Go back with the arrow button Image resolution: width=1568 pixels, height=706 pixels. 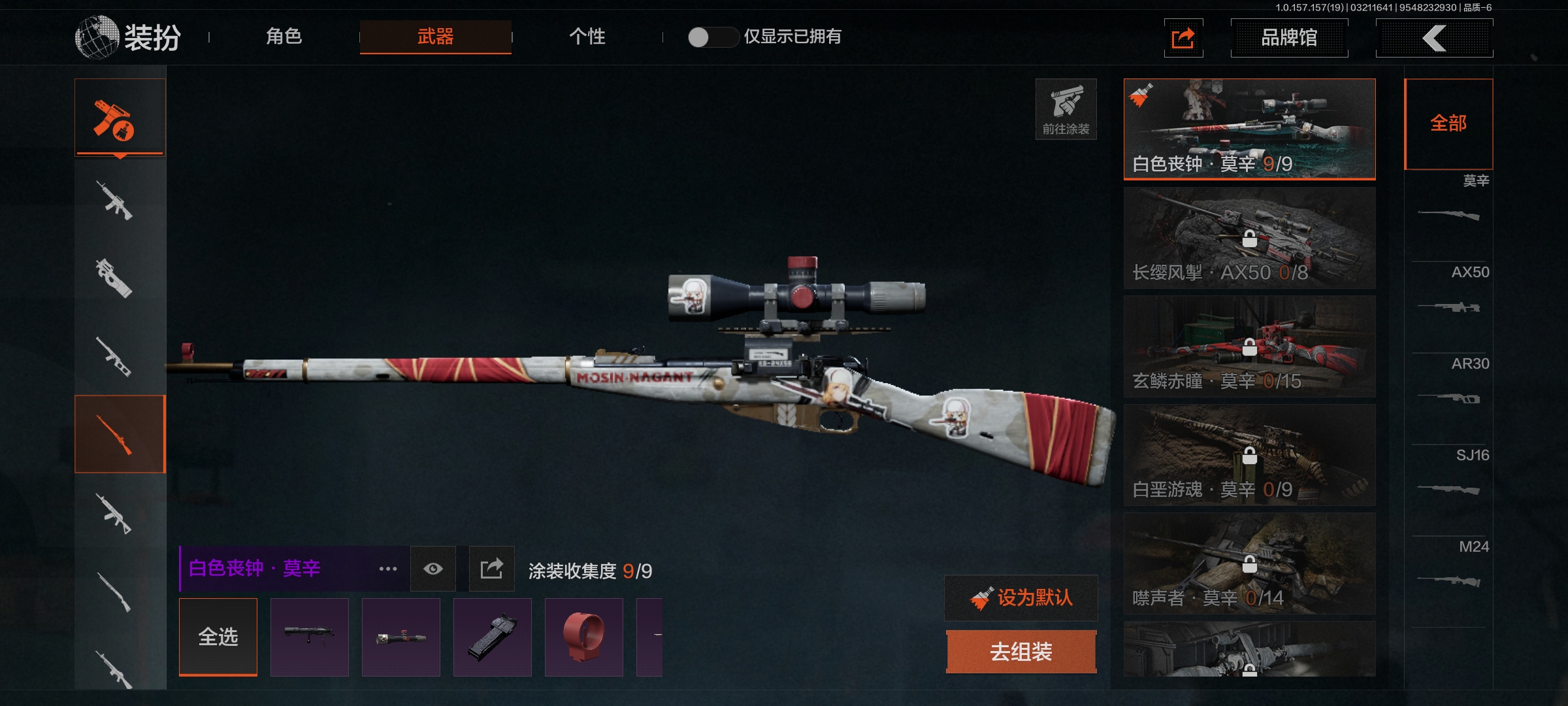[x=1433, y=38]
